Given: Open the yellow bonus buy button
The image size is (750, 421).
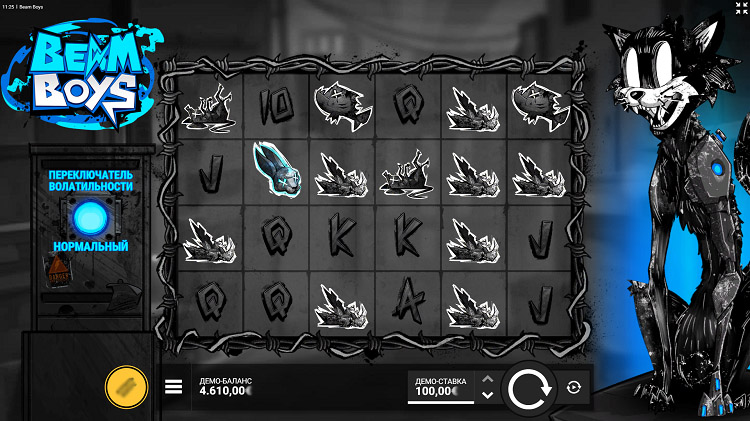Looking at the screenshot, I should point(127,387).
